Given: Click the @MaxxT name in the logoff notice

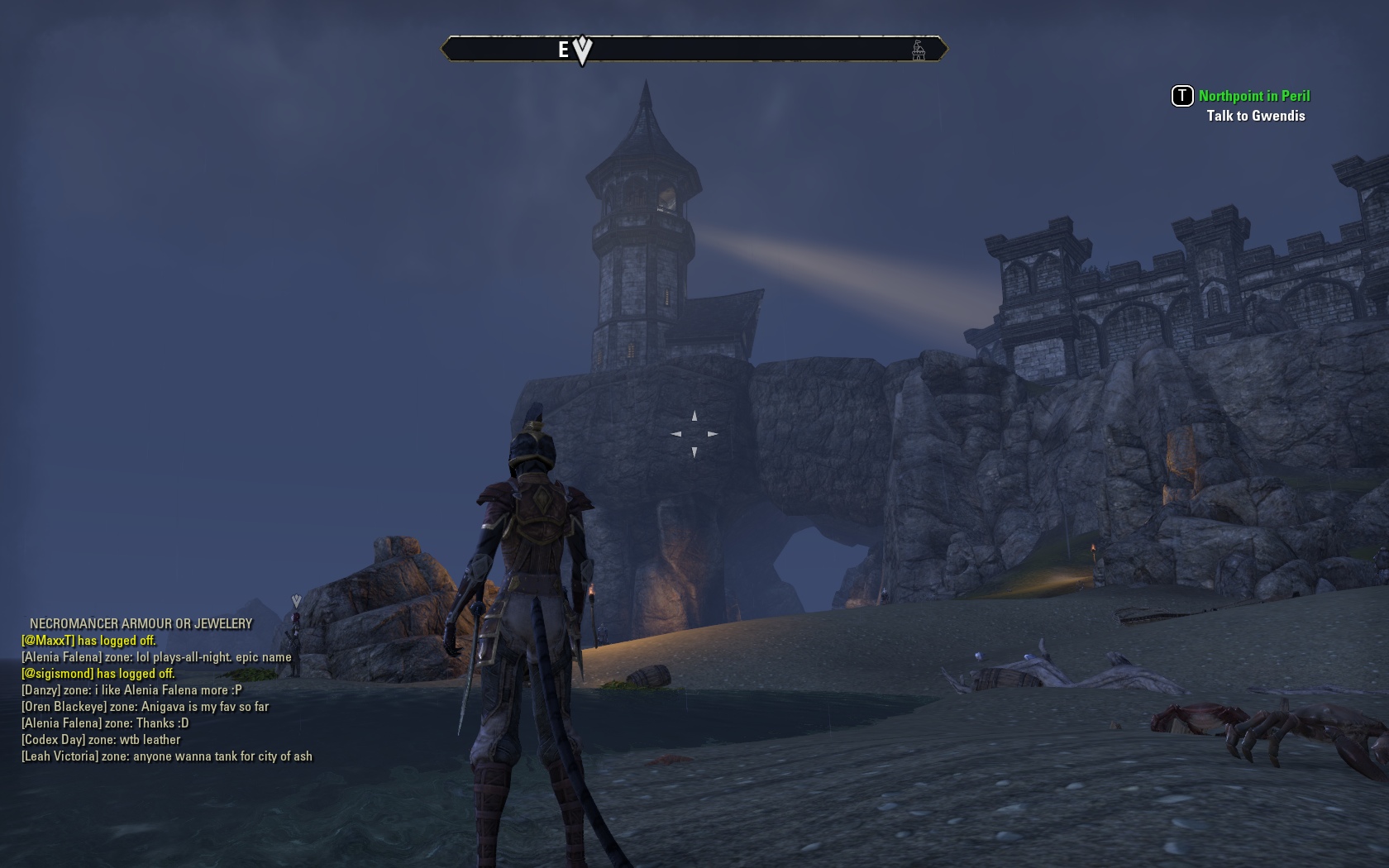Looking at the screenshot, I should tap(48, 641).
